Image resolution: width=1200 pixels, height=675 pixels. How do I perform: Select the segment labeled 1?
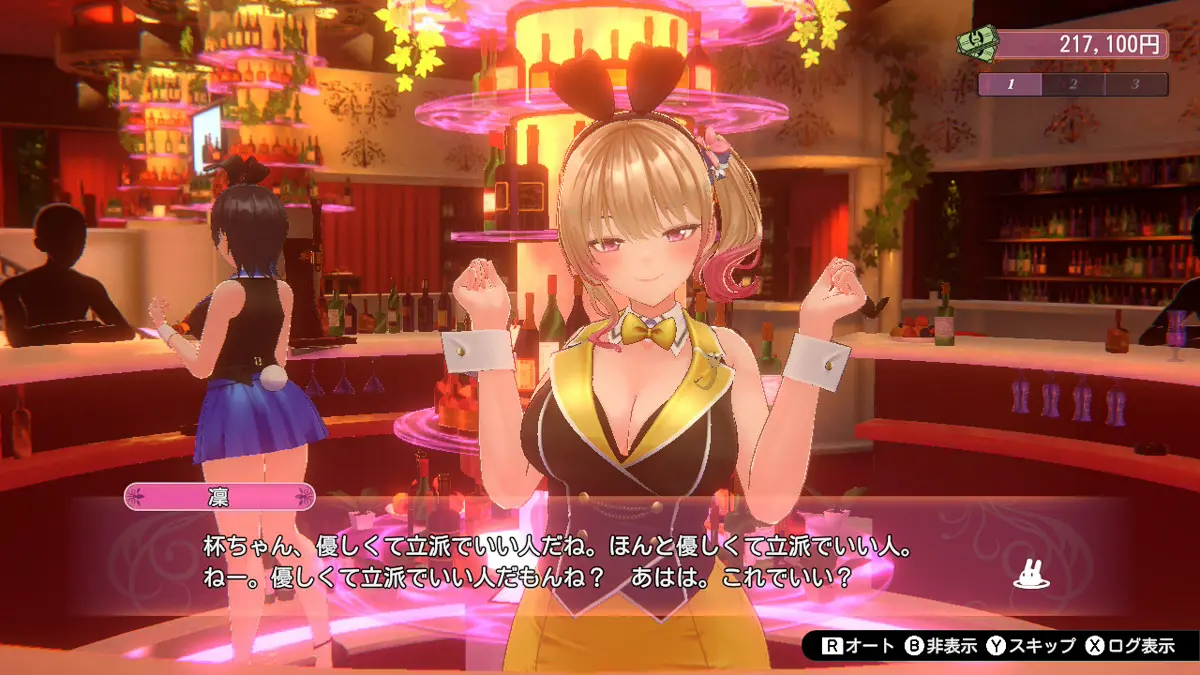tap(1010, 84)
